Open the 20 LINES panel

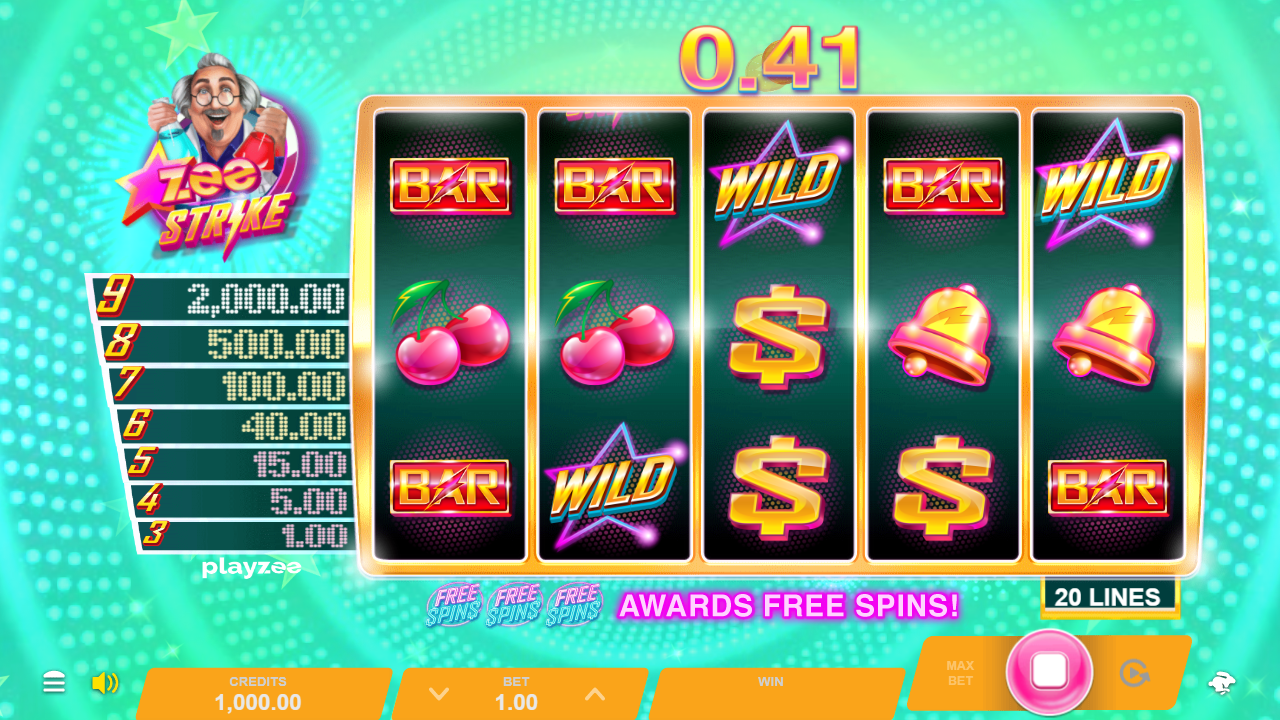pos(1110,595)
